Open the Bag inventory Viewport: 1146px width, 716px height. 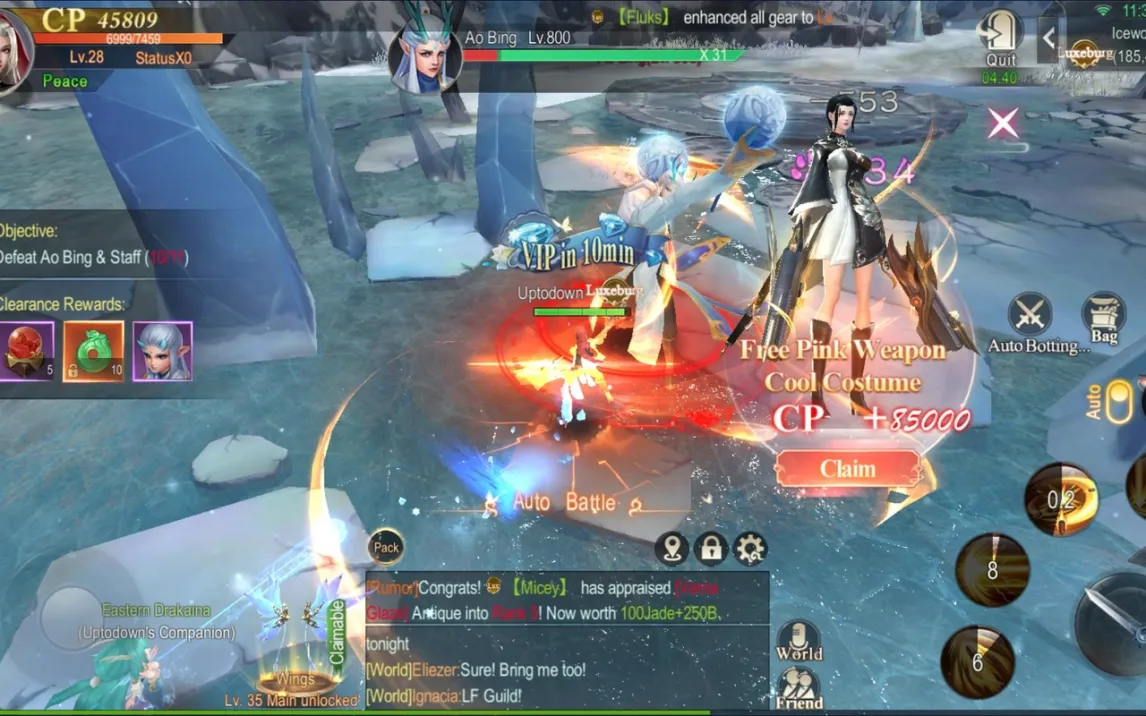click(x=1104, y=317)
